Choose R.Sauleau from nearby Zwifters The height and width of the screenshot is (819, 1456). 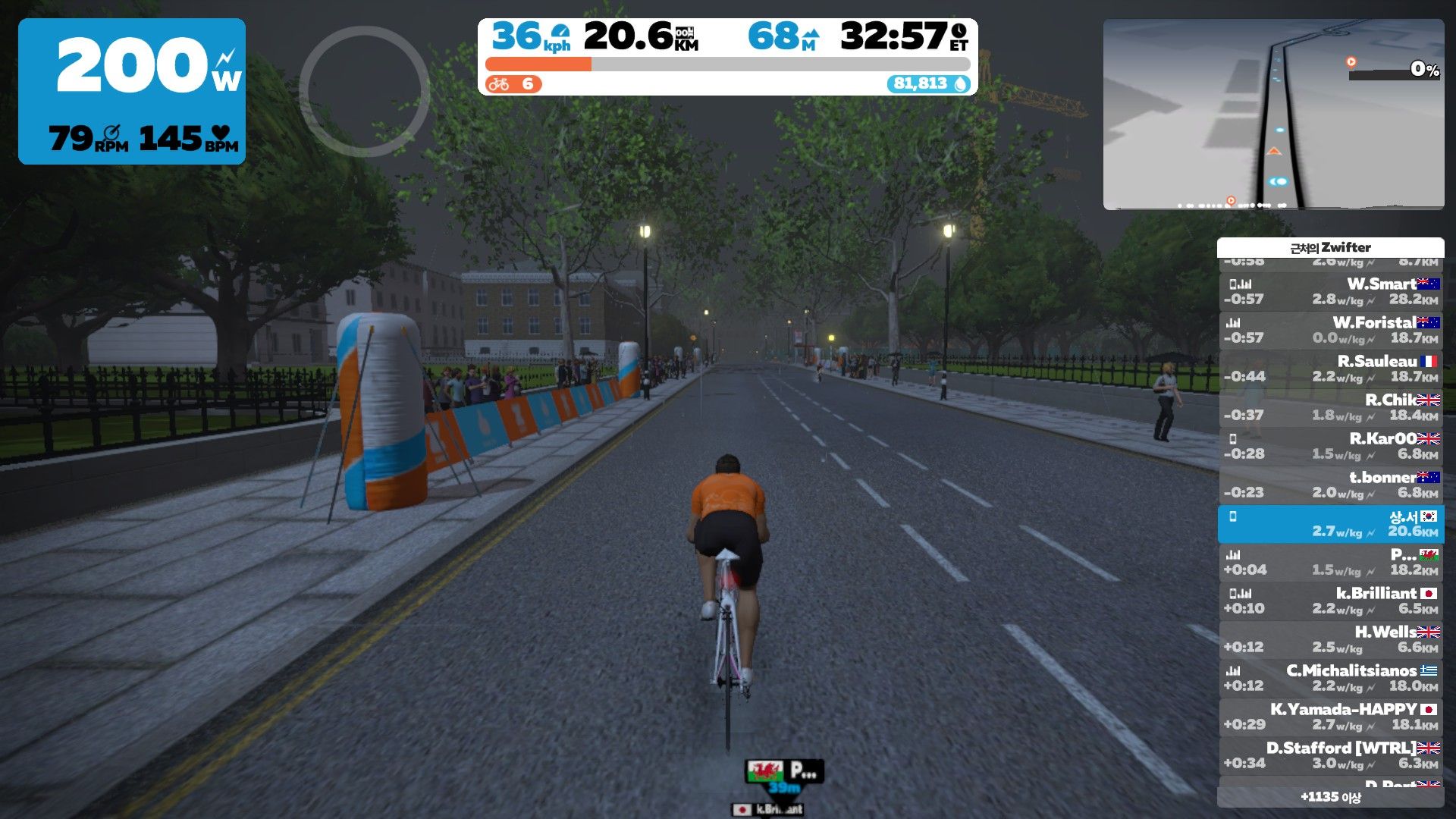pos(1331,369)
